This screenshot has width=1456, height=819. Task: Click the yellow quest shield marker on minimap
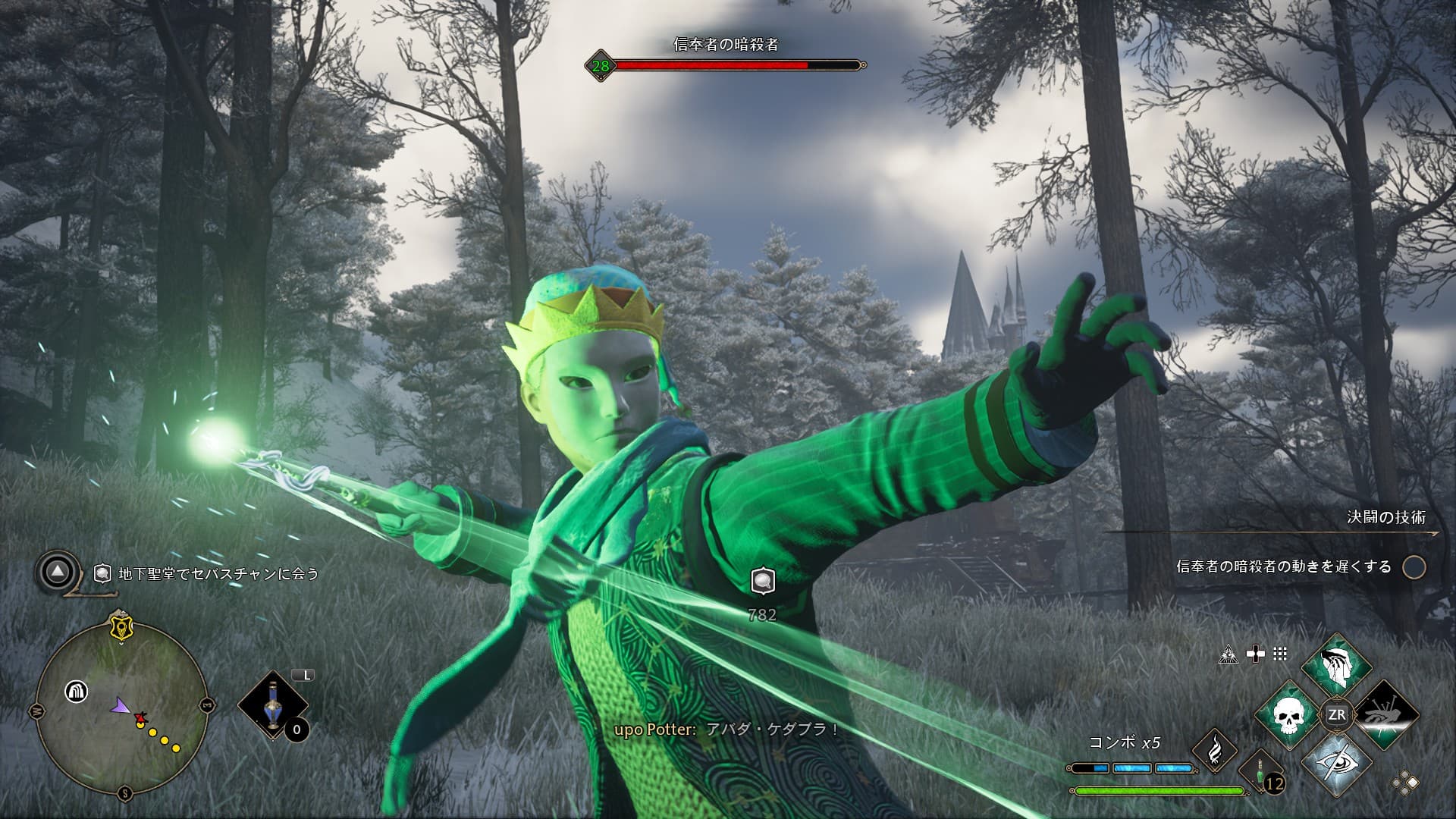[121, 628]
